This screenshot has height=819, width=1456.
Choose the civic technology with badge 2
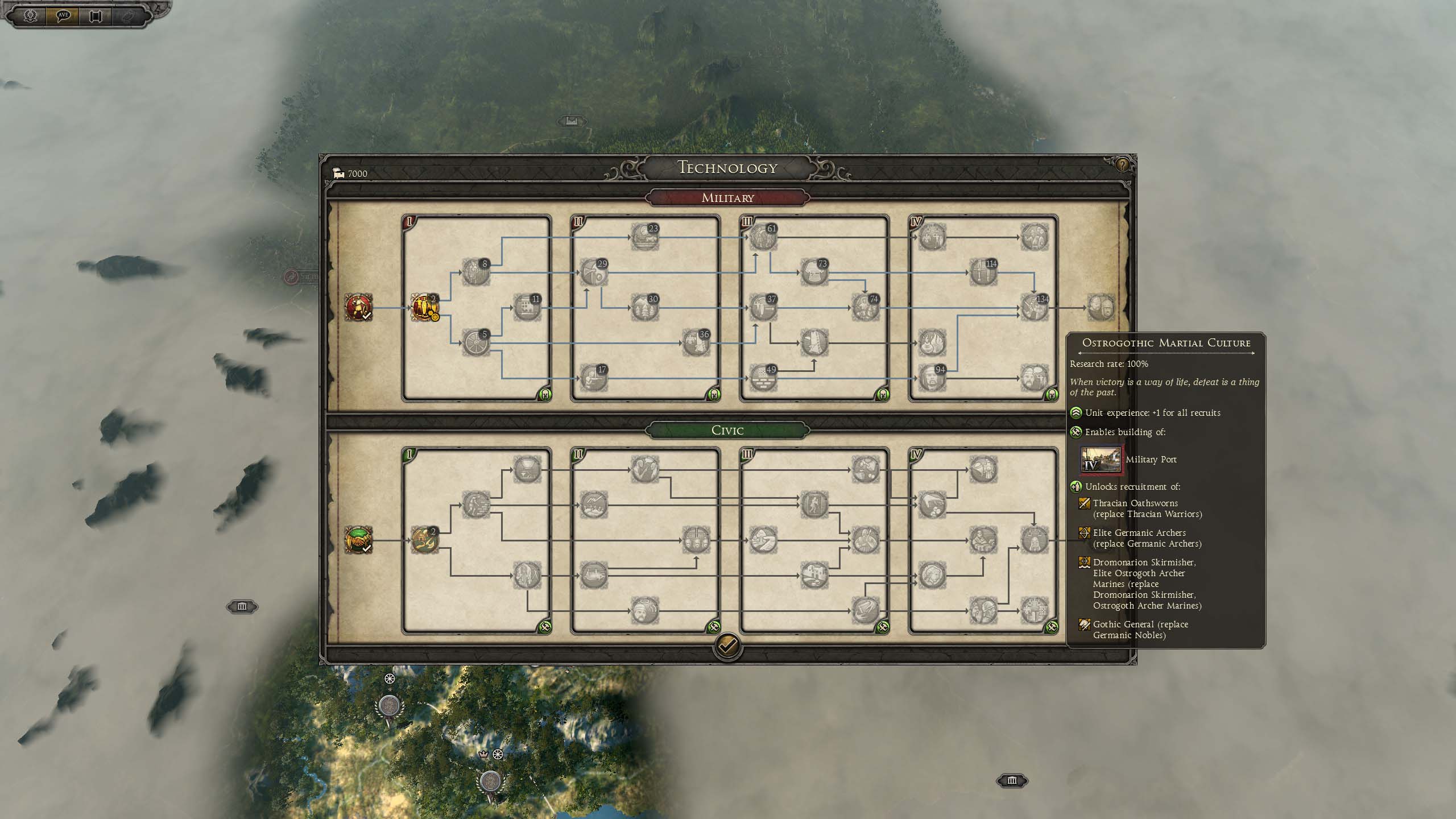point(424,540)
